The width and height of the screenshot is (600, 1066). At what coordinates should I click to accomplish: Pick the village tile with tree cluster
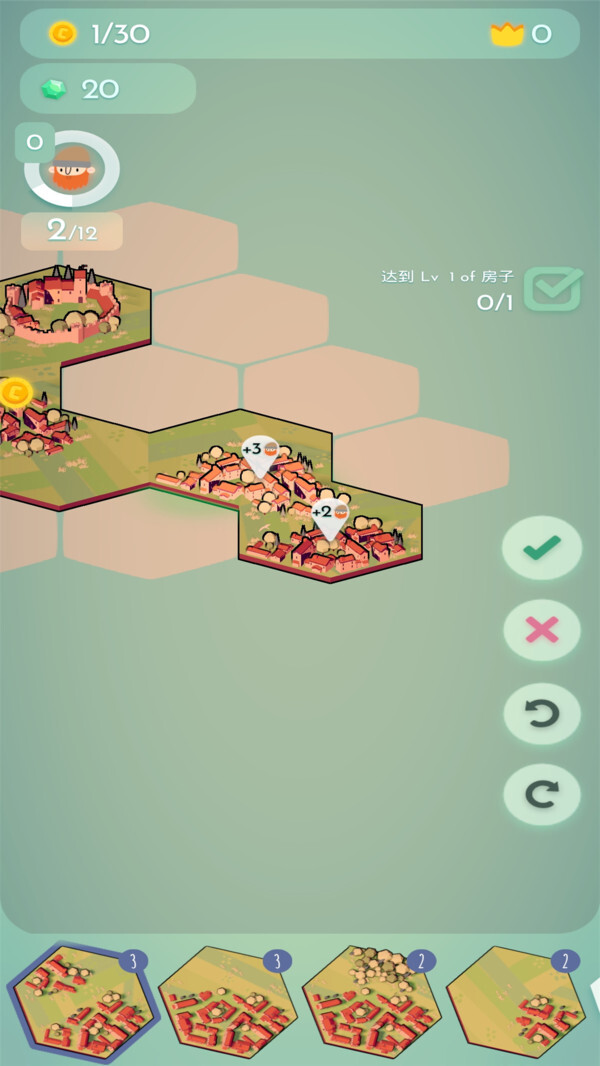(x=371, y=1003)
